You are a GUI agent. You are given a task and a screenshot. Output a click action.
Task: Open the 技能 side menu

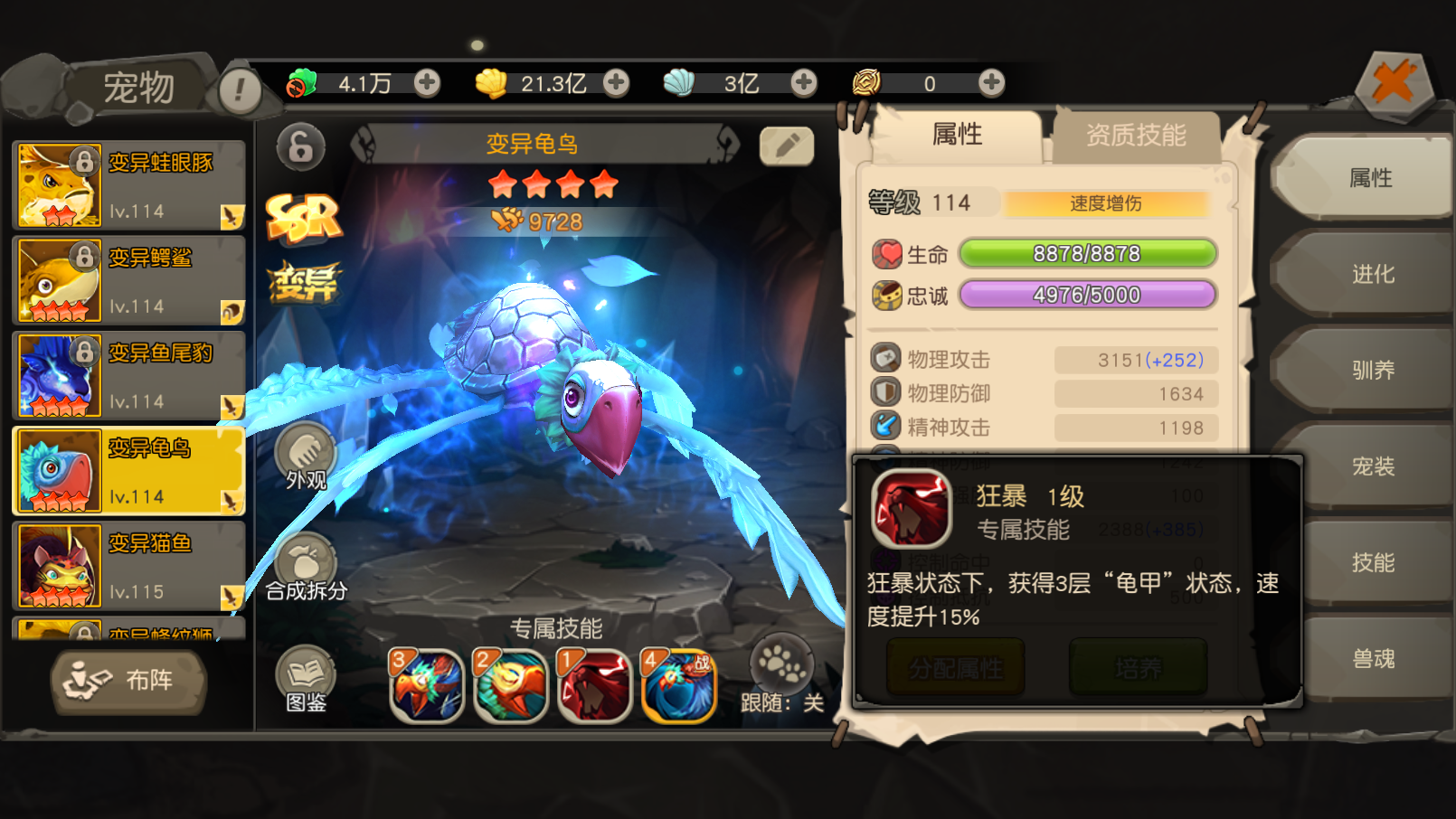pyautogui.click(x=1371, y=562)
